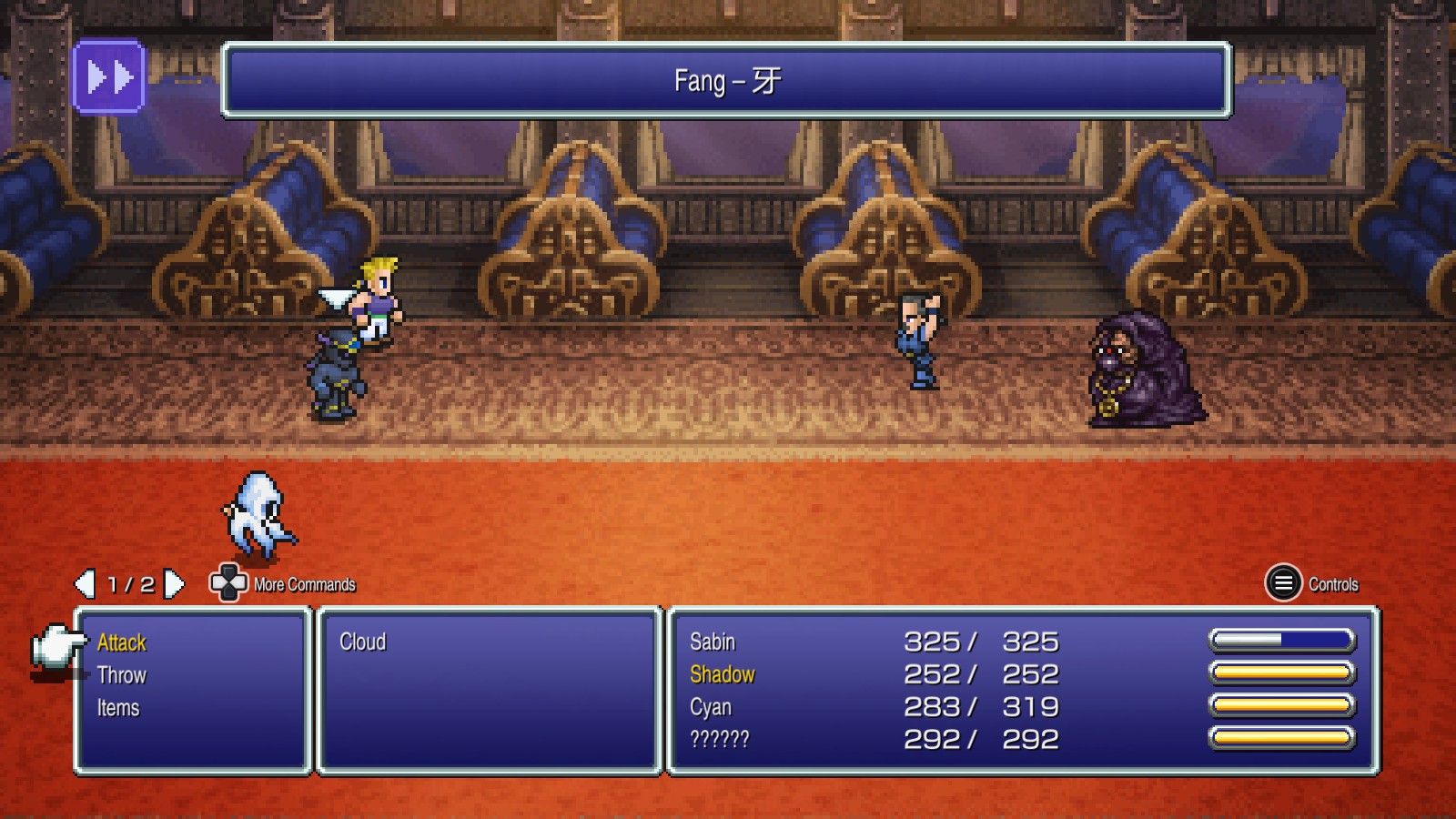Go to the next command page arrow
The image size is (1456, 819).
(174, 584)
